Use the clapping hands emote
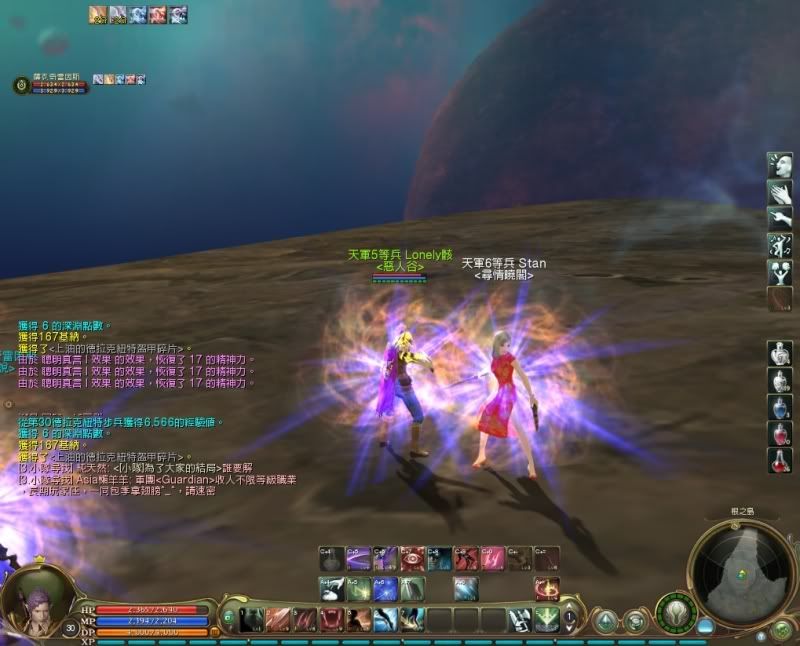This screenshot has height=646, width=800. (781, 191)
